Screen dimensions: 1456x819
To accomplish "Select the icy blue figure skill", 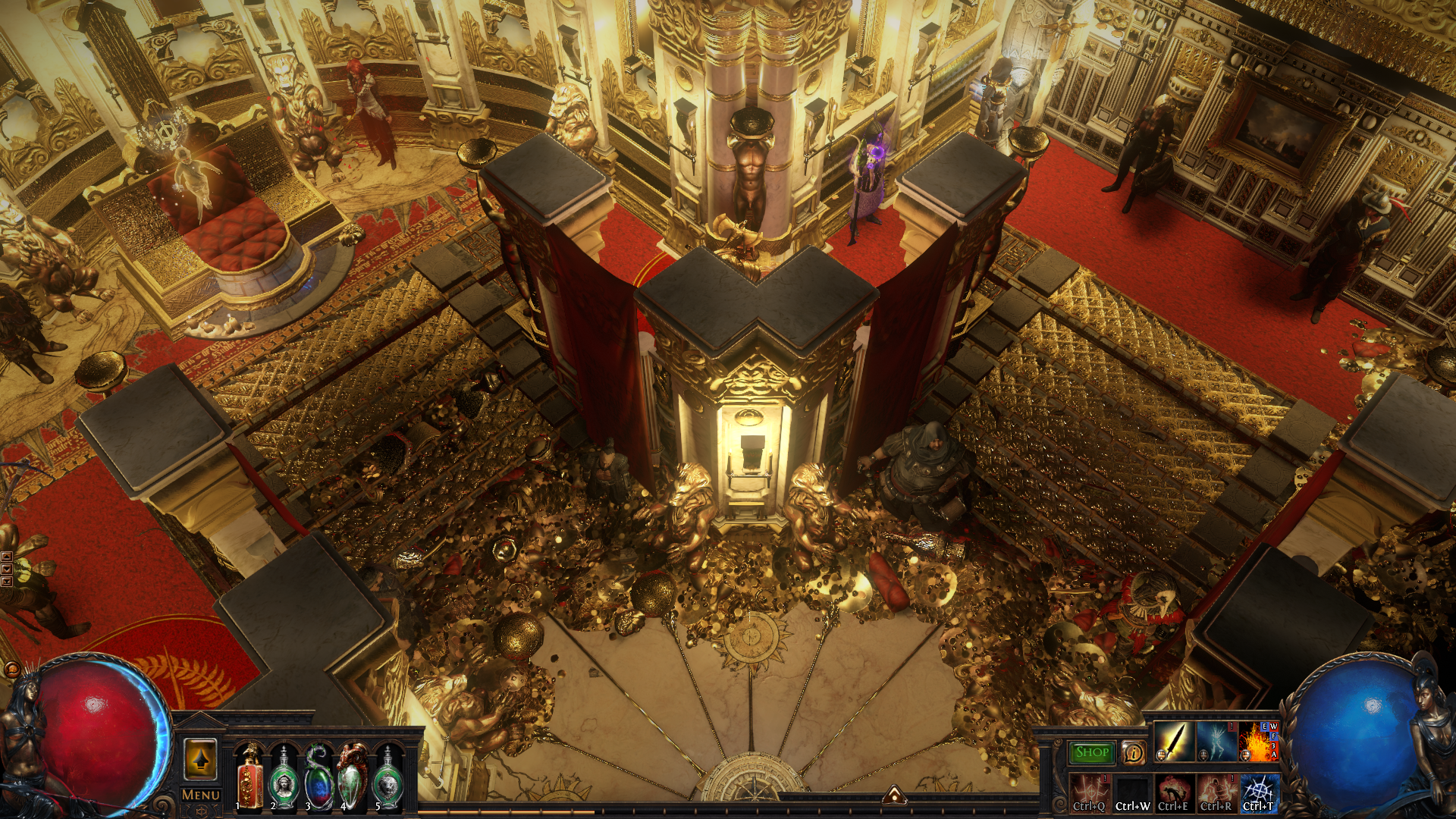I will [1216, 742].
